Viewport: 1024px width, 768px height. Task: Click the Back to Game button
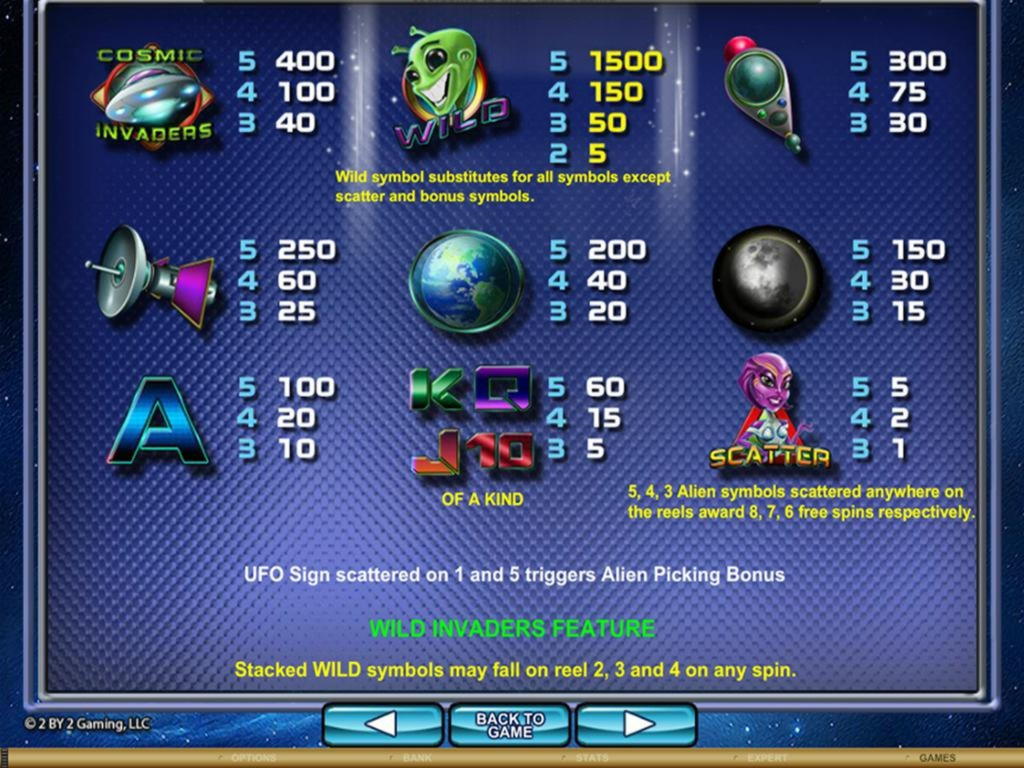coord(510,724)
